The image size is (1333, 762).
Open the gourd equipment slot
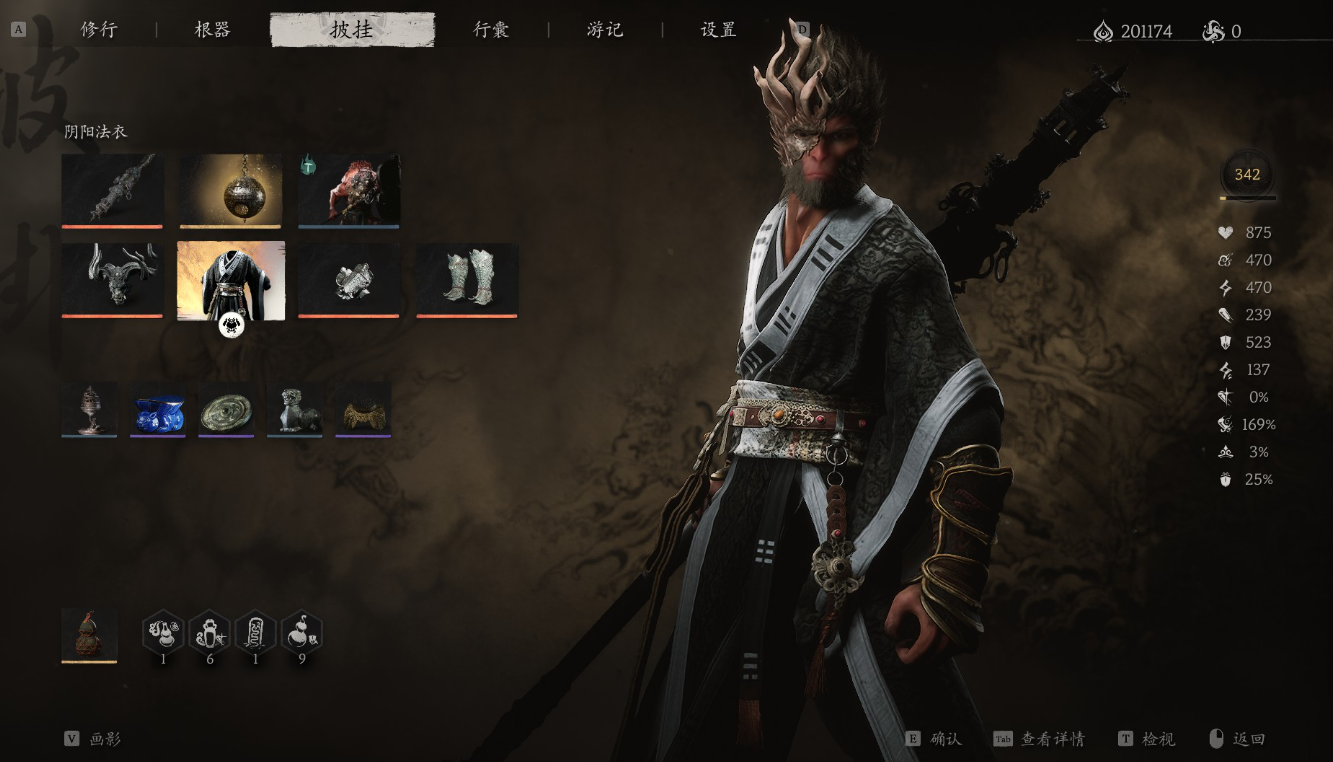click(89, 634)
